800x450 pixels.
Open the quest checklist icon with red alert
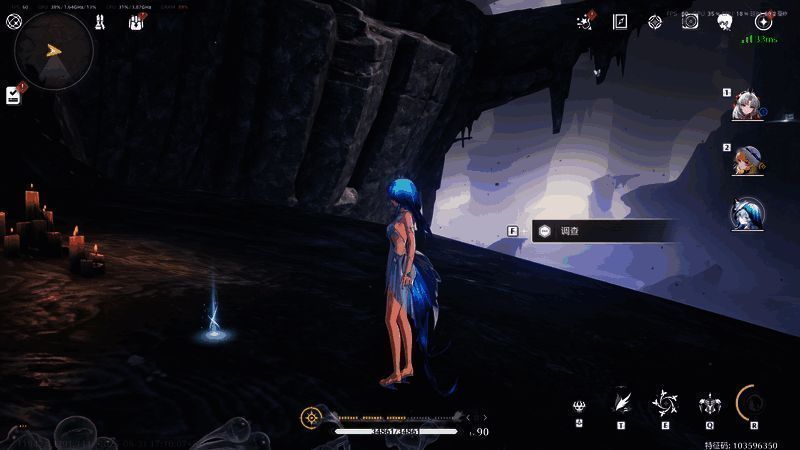tap(13, 94)
